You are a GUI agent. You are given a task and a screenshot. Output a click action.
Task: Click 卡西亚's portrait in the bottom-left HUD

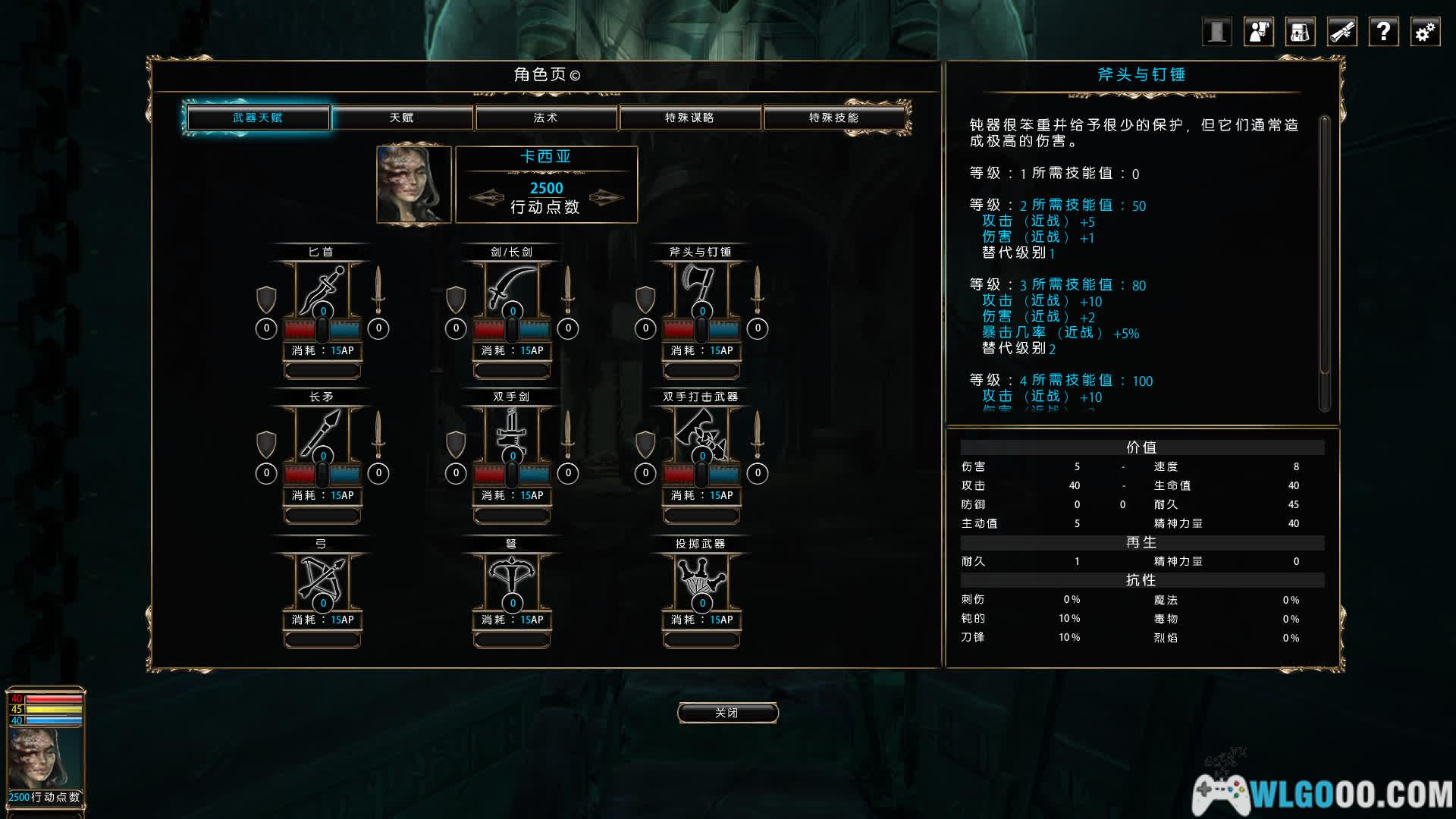point(44,757)
